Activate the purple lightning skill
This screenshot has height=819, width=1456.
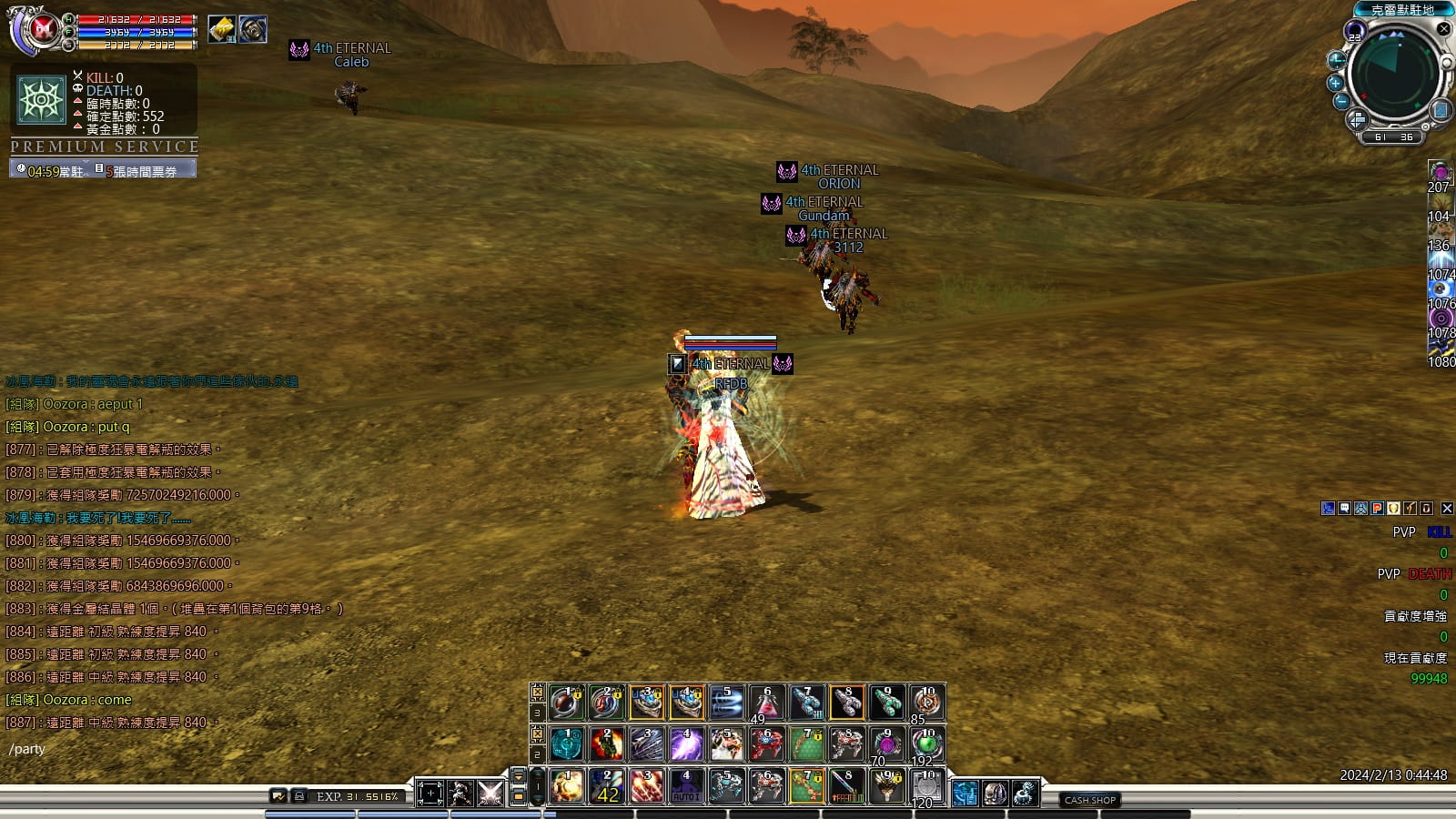[x=685, y=744]
